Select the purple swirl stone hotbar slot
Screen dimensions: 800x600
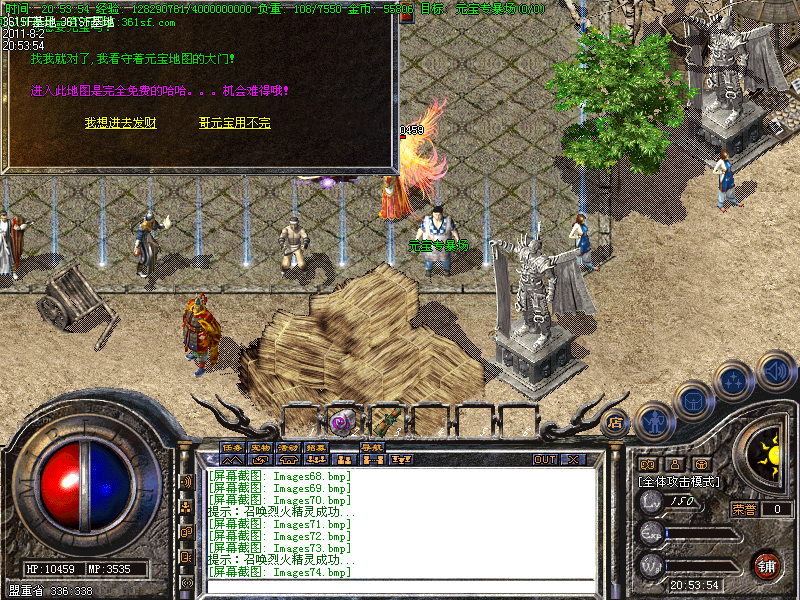point(342,422)
